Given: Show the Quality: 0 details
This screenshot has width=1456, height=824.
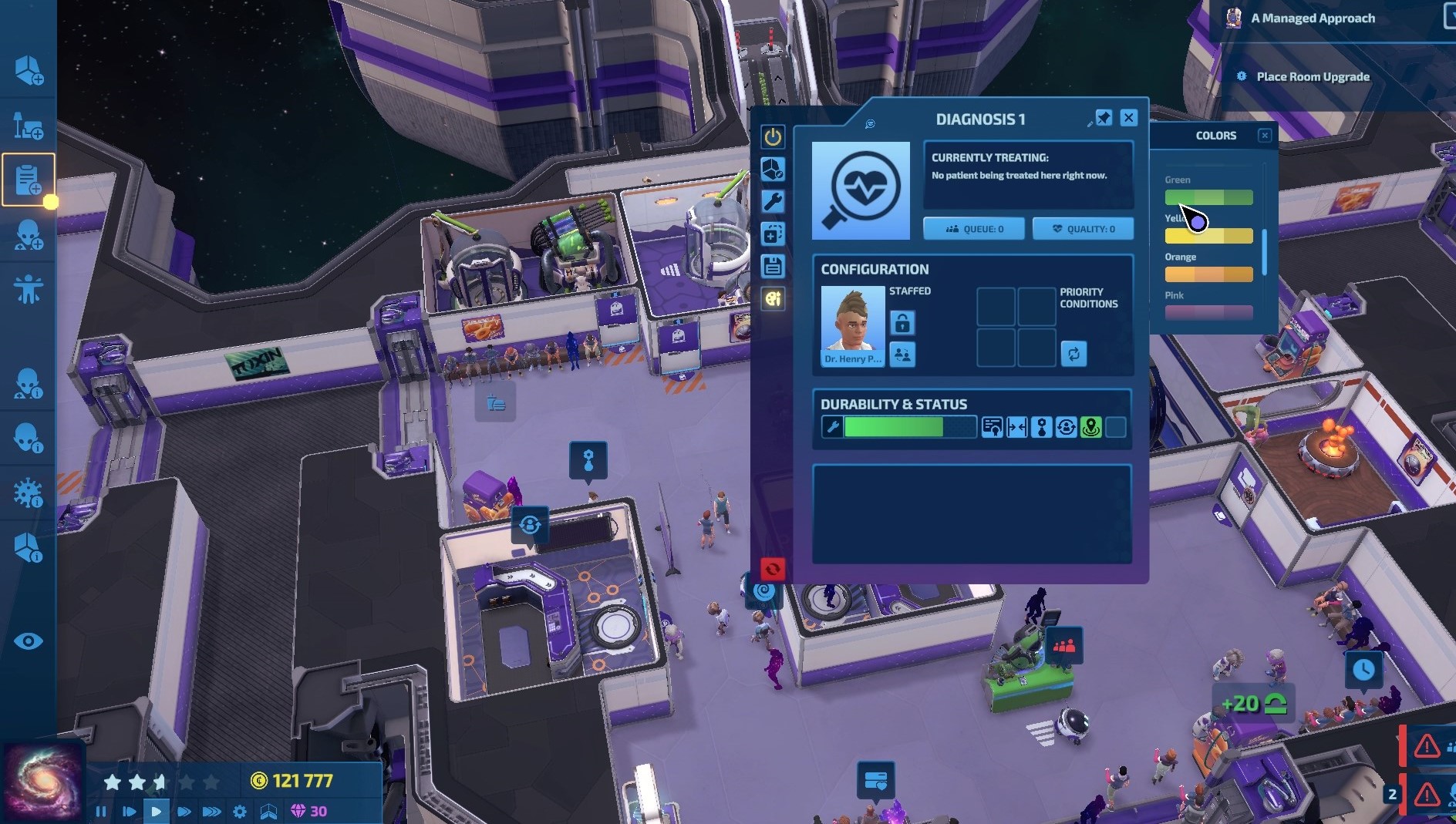Looking at the screenshot, I should point(1083,229).
